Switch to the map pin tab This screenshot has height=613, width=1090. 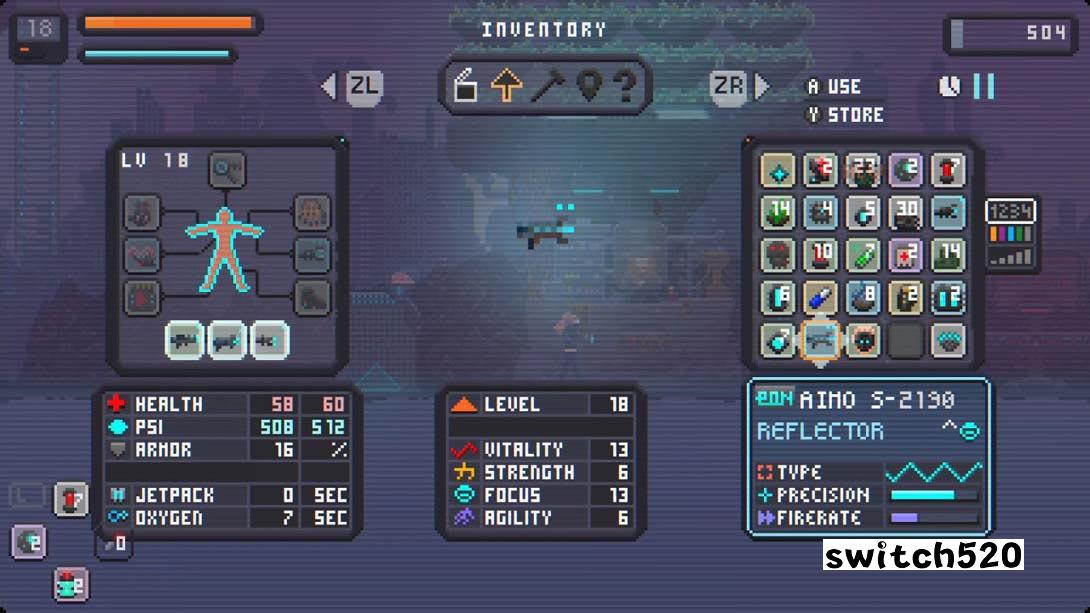pyautogui.click(x=588, y=87)
